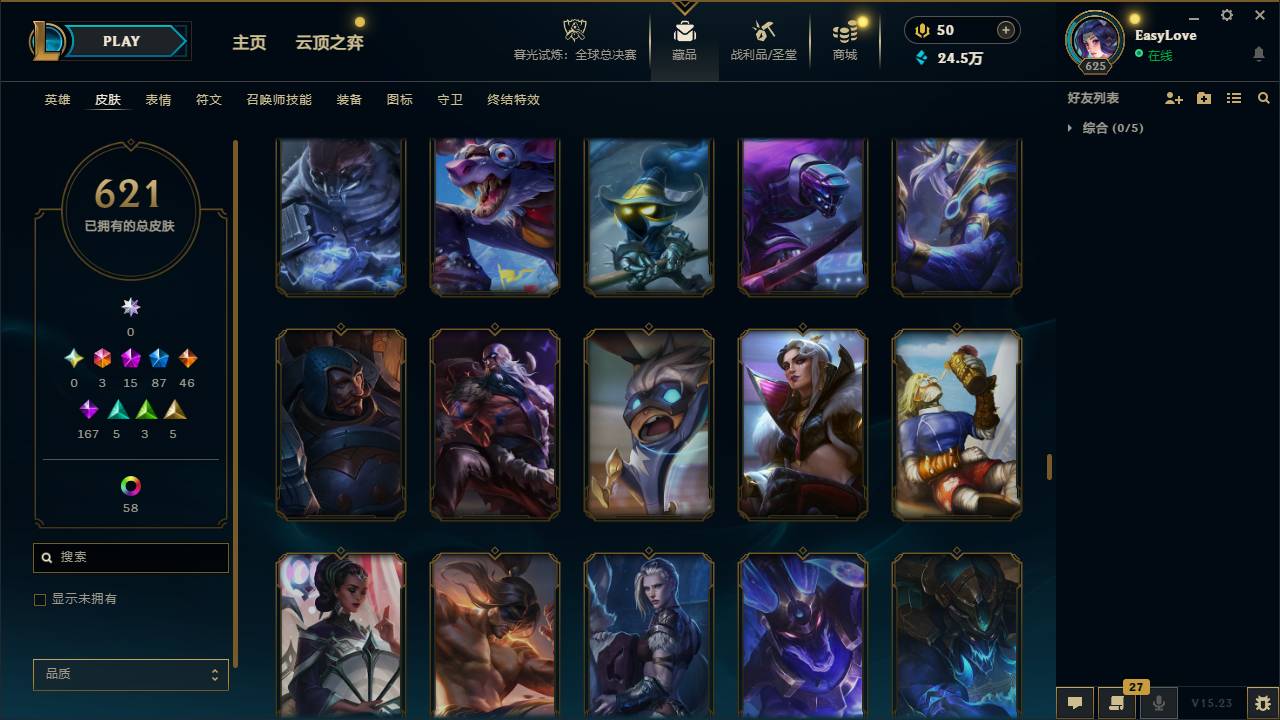This screenshot has height=720, width=1280.
Task: Click the add friend icon
Action: click(x=1174, y=98)
